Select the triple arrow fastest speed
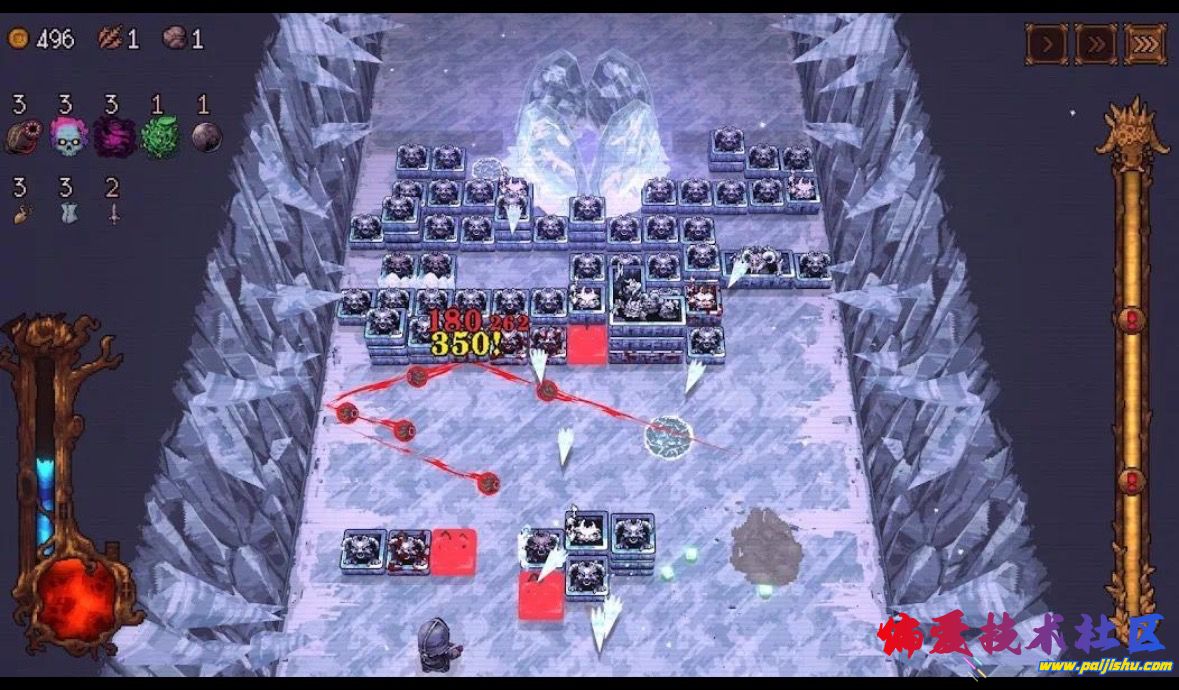This screenshot has width=1179, height=690. click(1145, 44)
